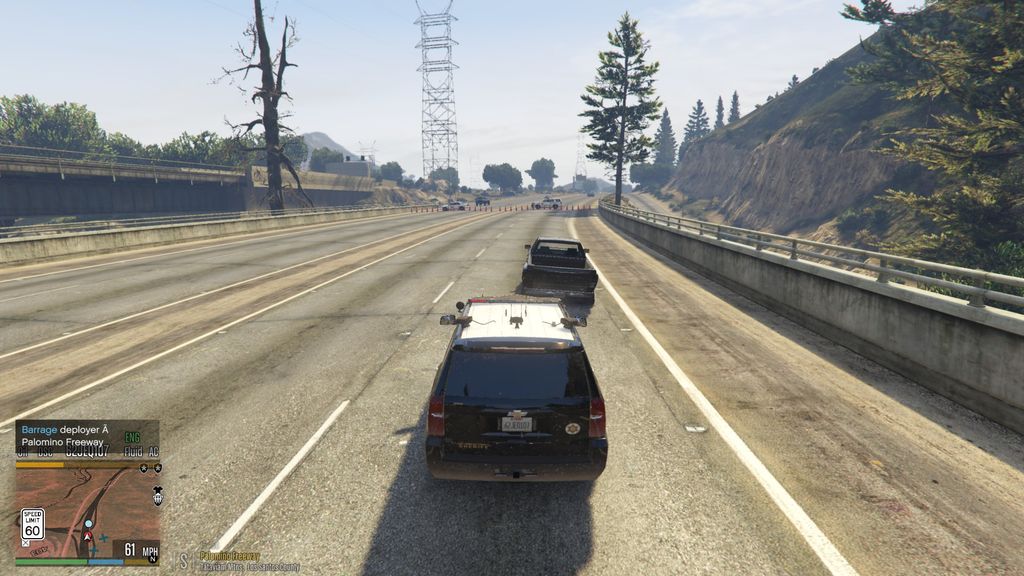This screenshot has height=576, width=1024.
Task: Select the speed limit 60 sign
Action: tap(32, 524)
